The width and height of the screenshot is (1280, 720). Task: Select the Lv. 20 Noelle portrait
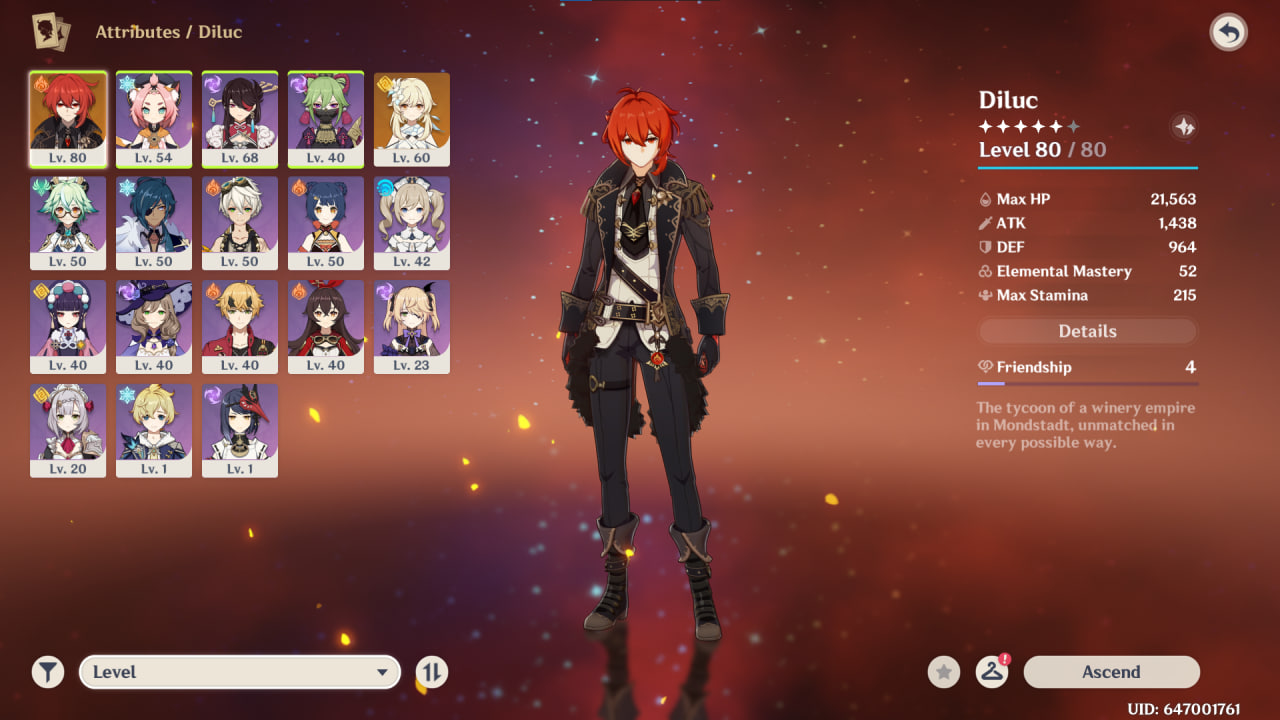pyautogui.click(x=68, y=431)
